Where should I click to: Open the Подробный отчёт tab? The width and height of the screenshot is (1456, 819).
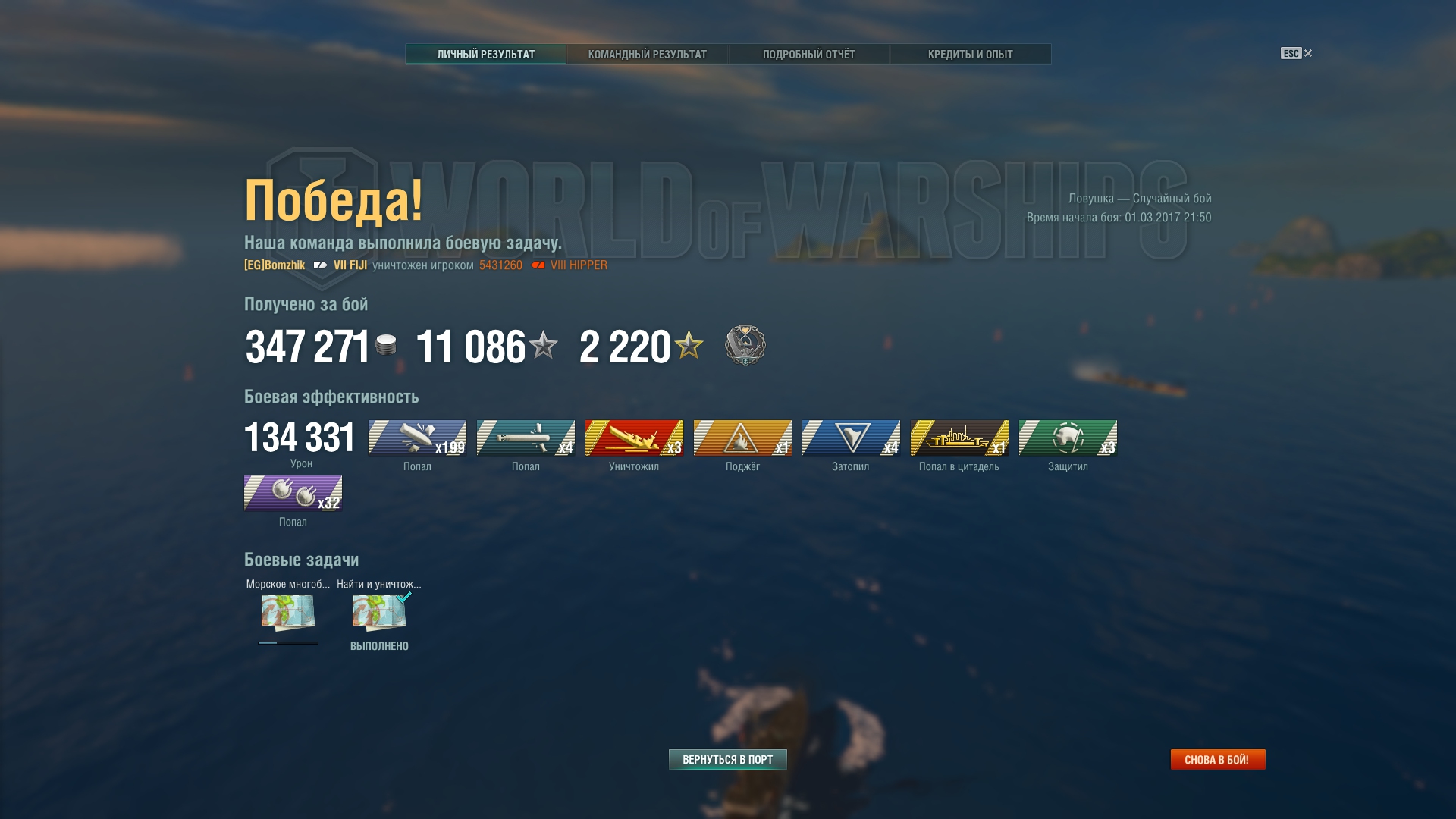tap(808, 55)
